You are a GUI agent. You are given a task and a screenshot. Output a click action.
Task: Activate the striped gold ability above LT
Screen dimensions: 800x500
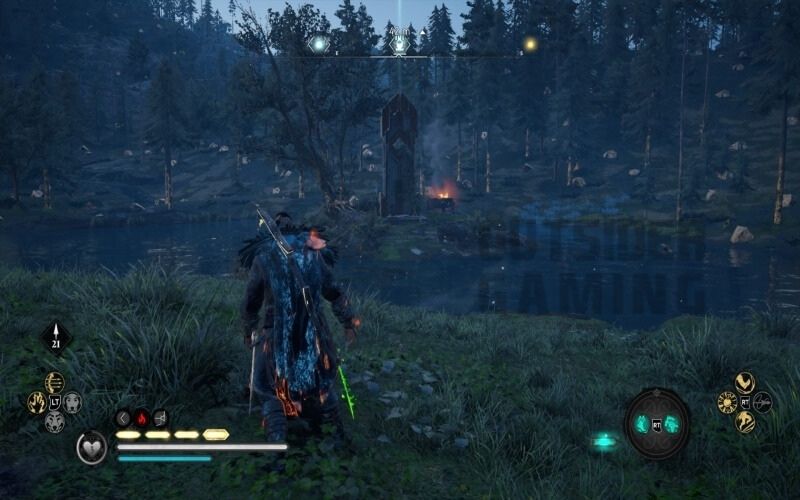(54, 382)
